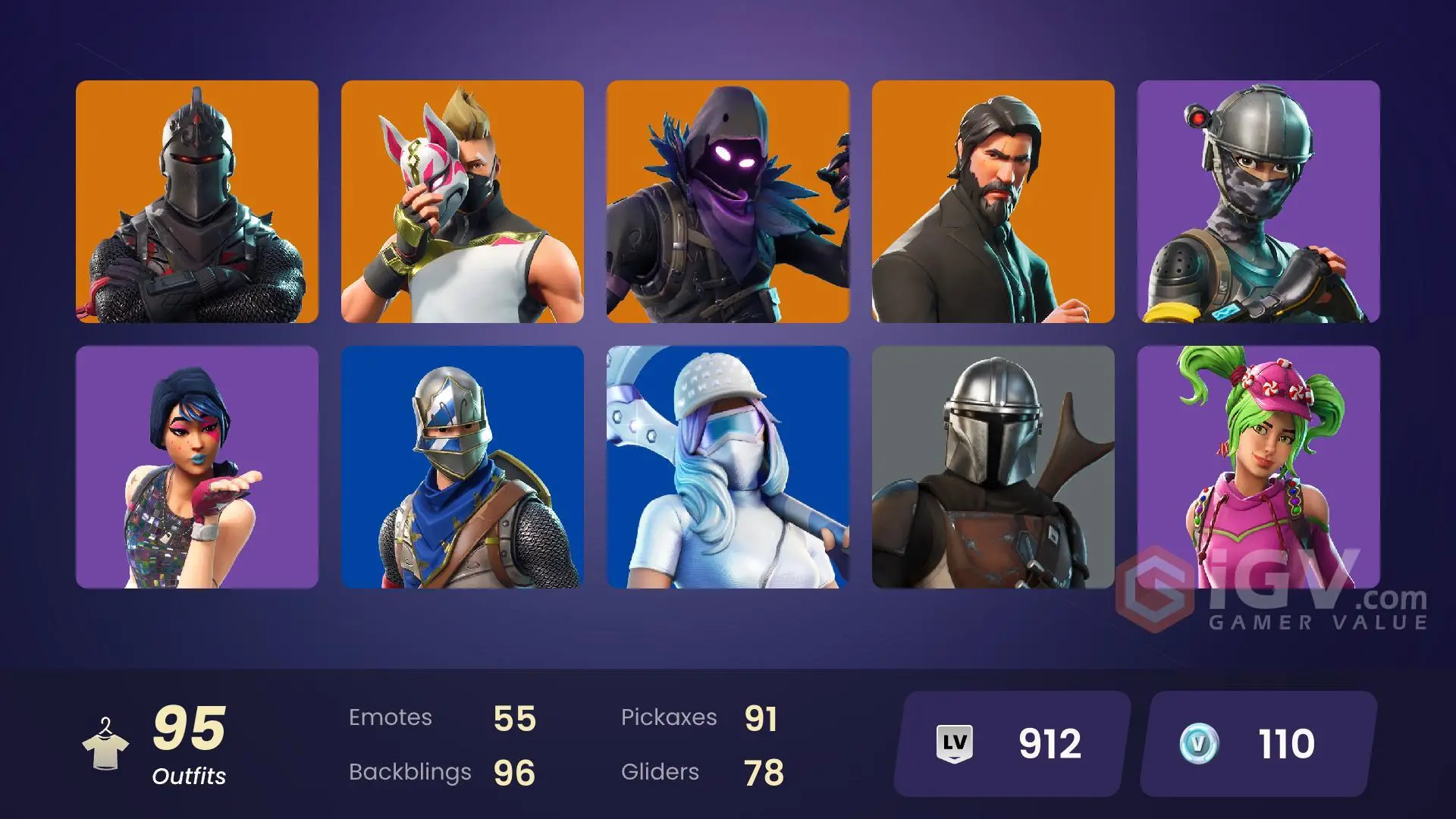The height and width of the screenshot is (819, 1456).
Task: Open the Emotes category showing 55
Action: [391, 717]
